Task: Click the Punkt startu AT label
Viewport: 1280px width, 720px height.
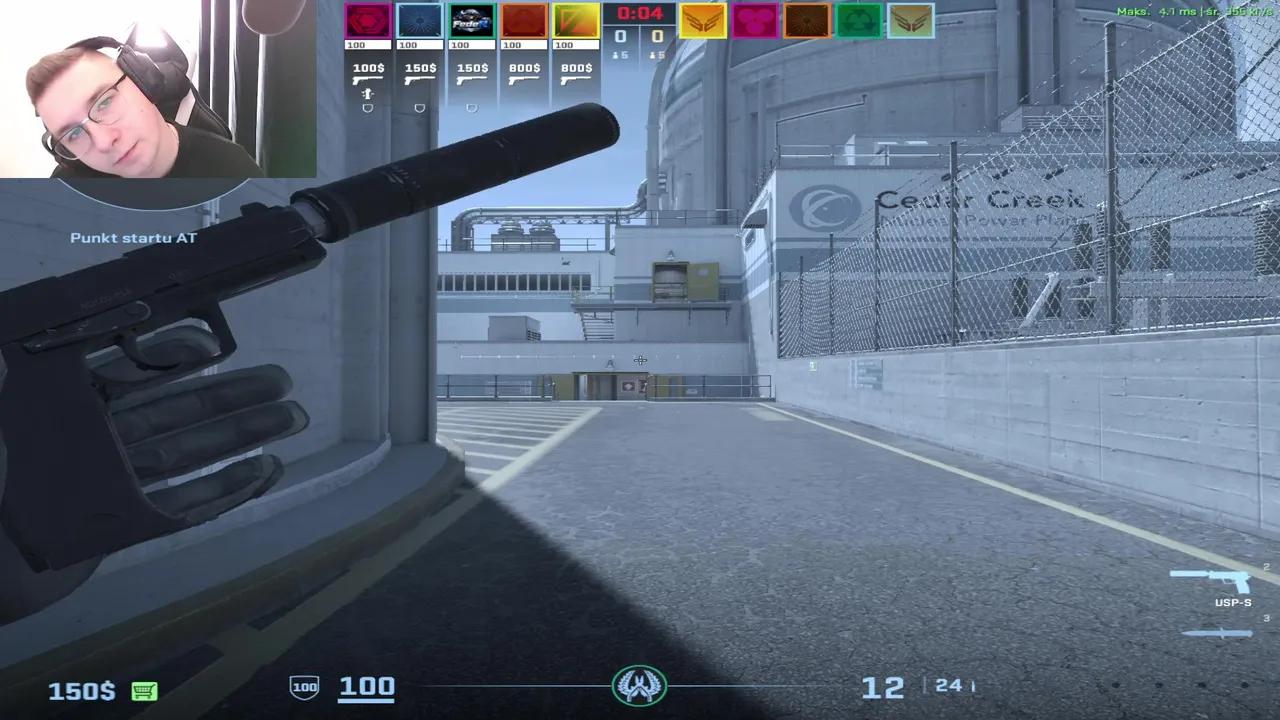Action: click(x=135, y=238)
